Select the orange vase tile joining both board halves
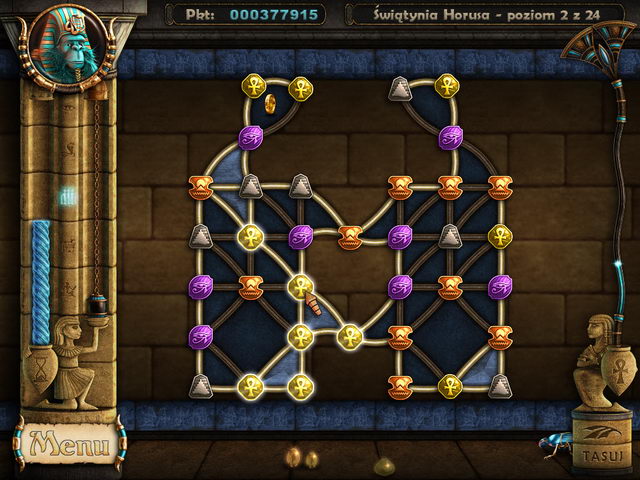The height and width of the screenshot is (480, 640). pos(349,237)
